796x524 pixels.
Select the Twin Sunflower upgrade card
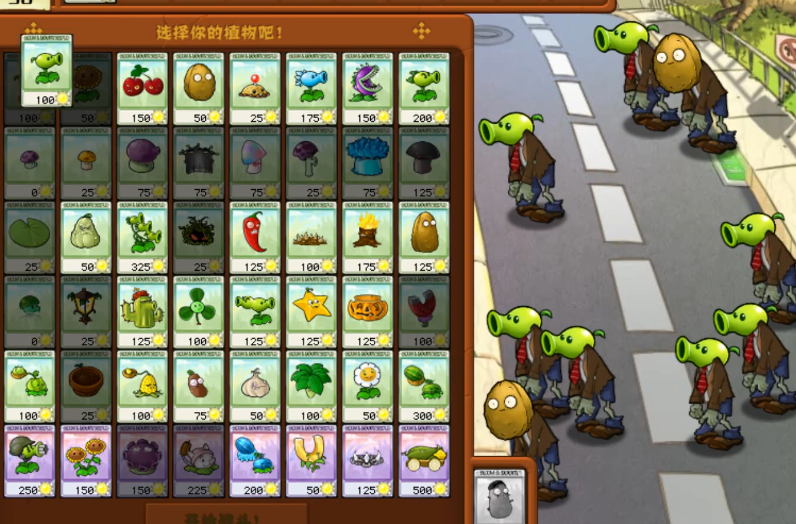(87, 461)
